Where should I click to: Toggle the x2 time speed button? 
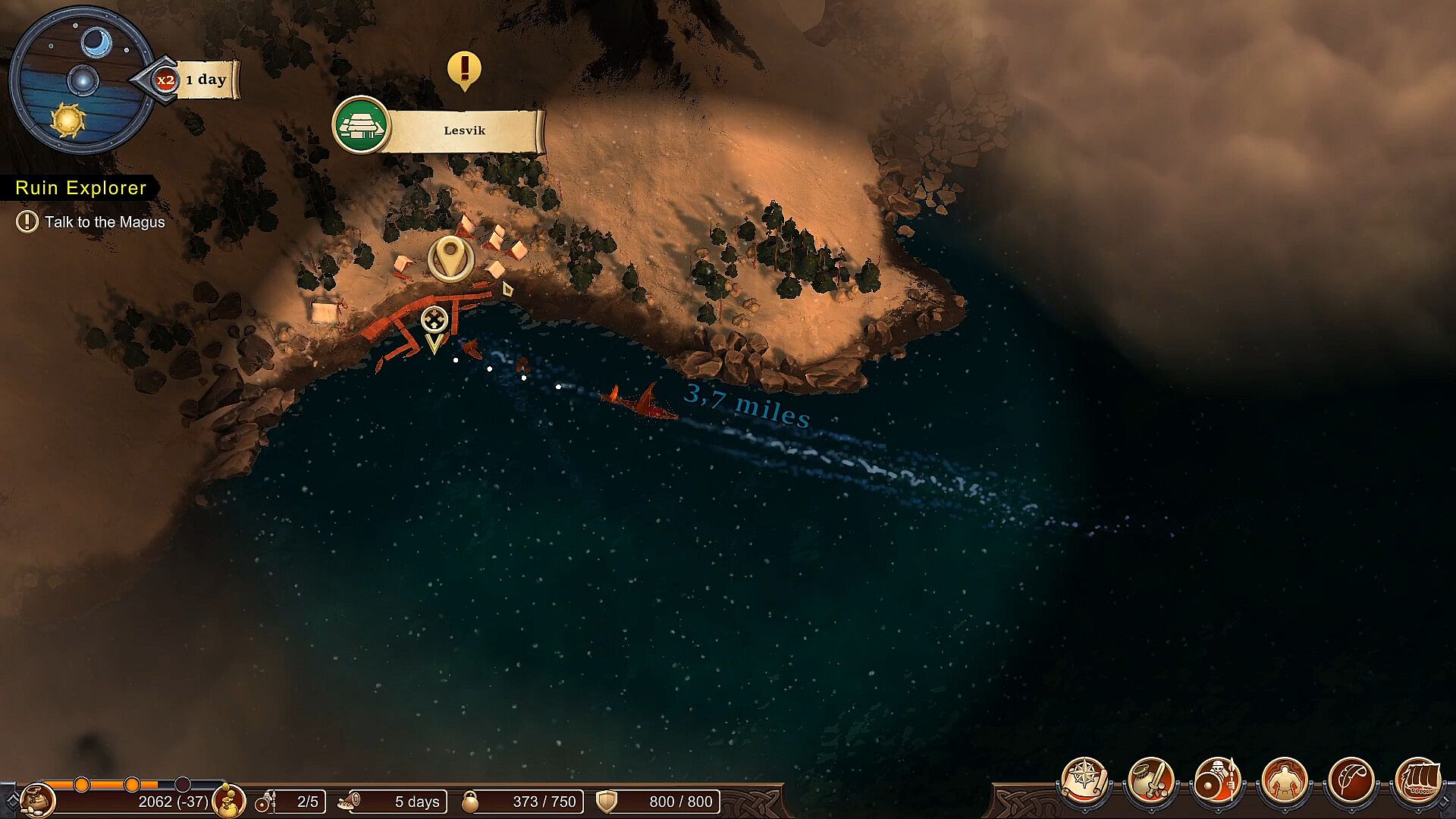click(x=165, y=80)
